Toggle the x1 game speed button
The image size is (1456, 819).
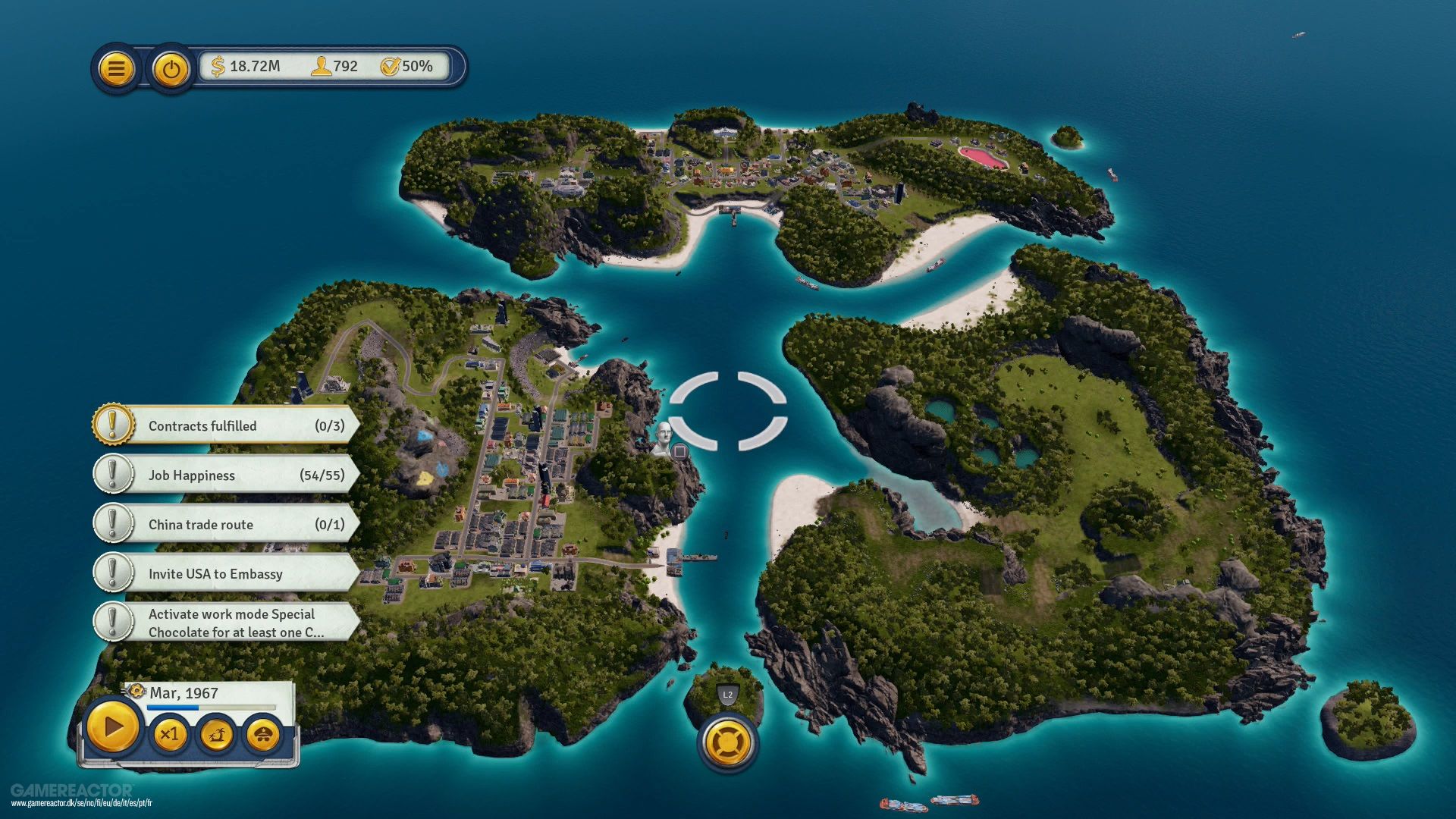tap(171, 734)
